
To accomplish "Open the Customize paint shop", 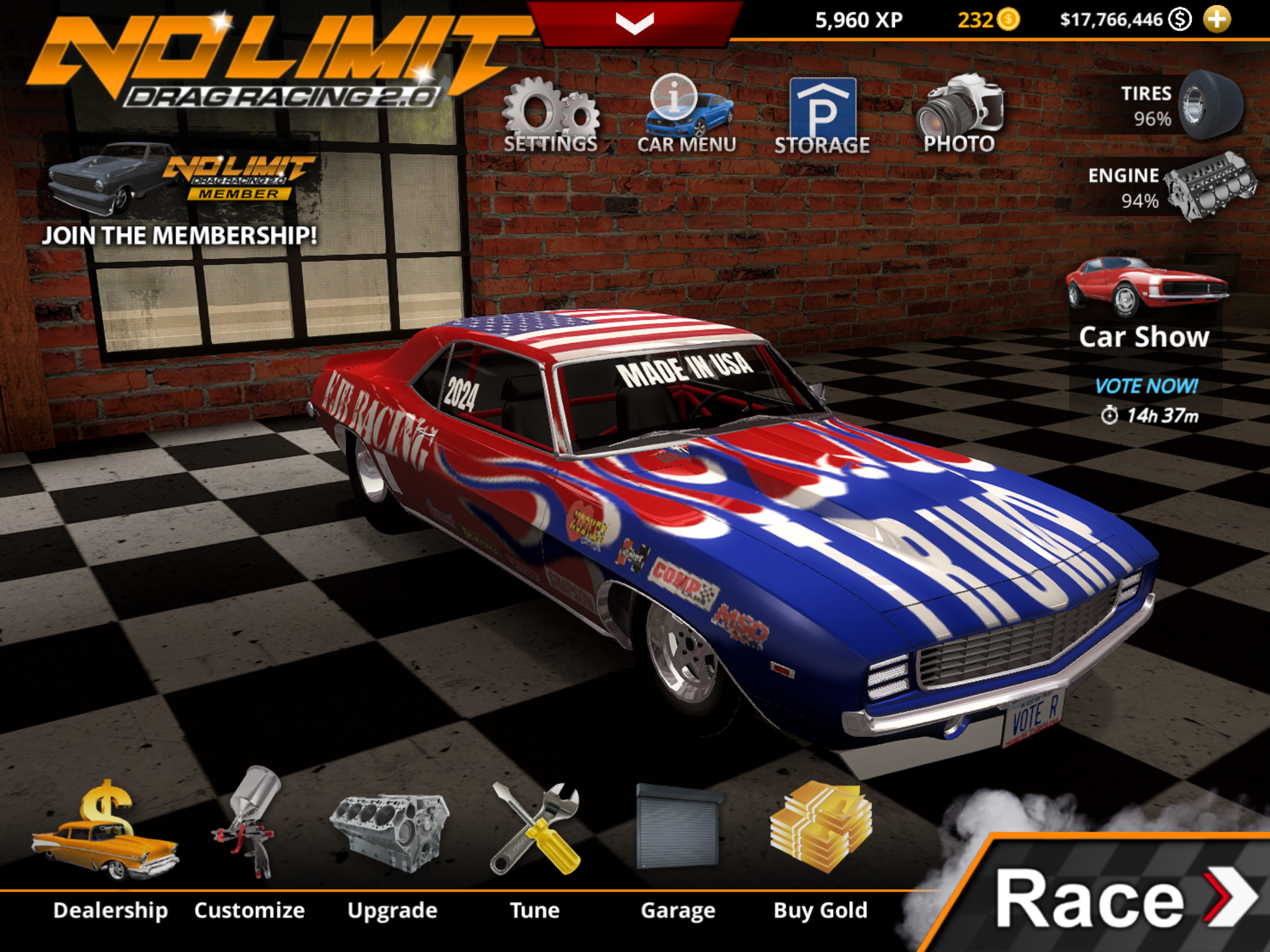I will pyautogui.click(x=250, y=840).
